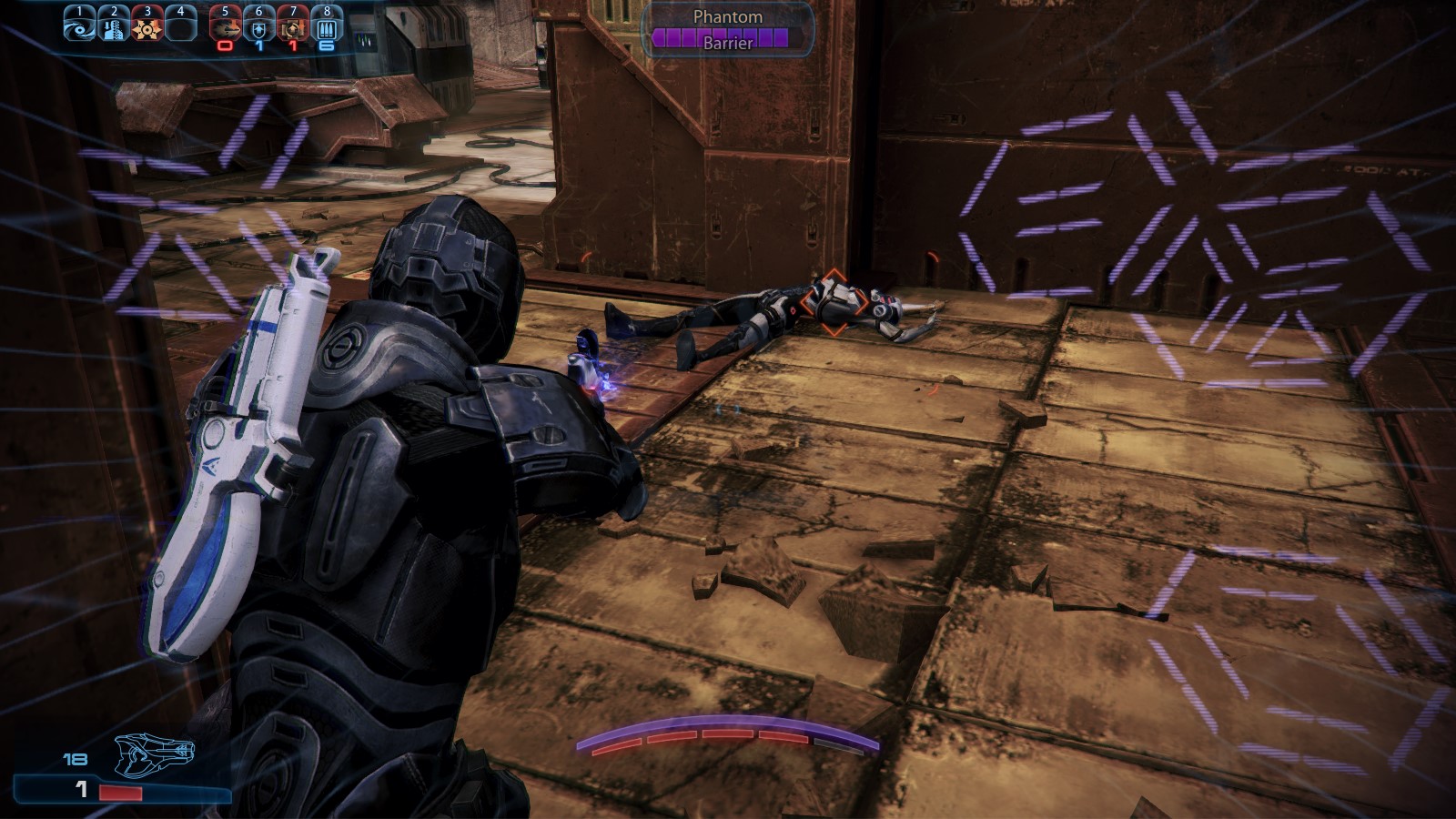Use the spine-and-arrow power in slot 2
The image size is (1456, 819).
pyautogui.click(x=114, y=26)
